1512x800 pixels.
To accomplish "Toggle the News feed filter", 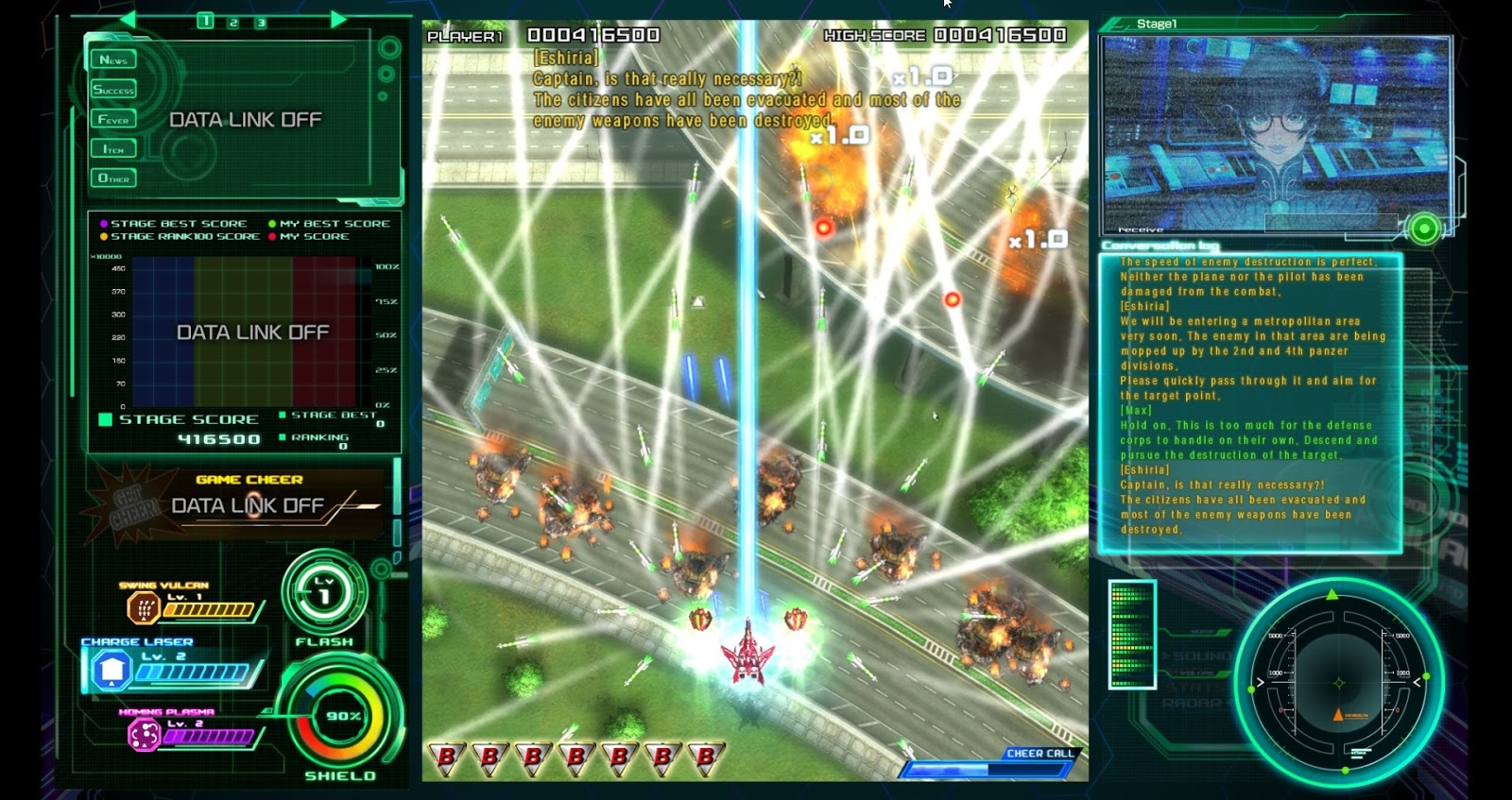I will [x=114, y=59].
